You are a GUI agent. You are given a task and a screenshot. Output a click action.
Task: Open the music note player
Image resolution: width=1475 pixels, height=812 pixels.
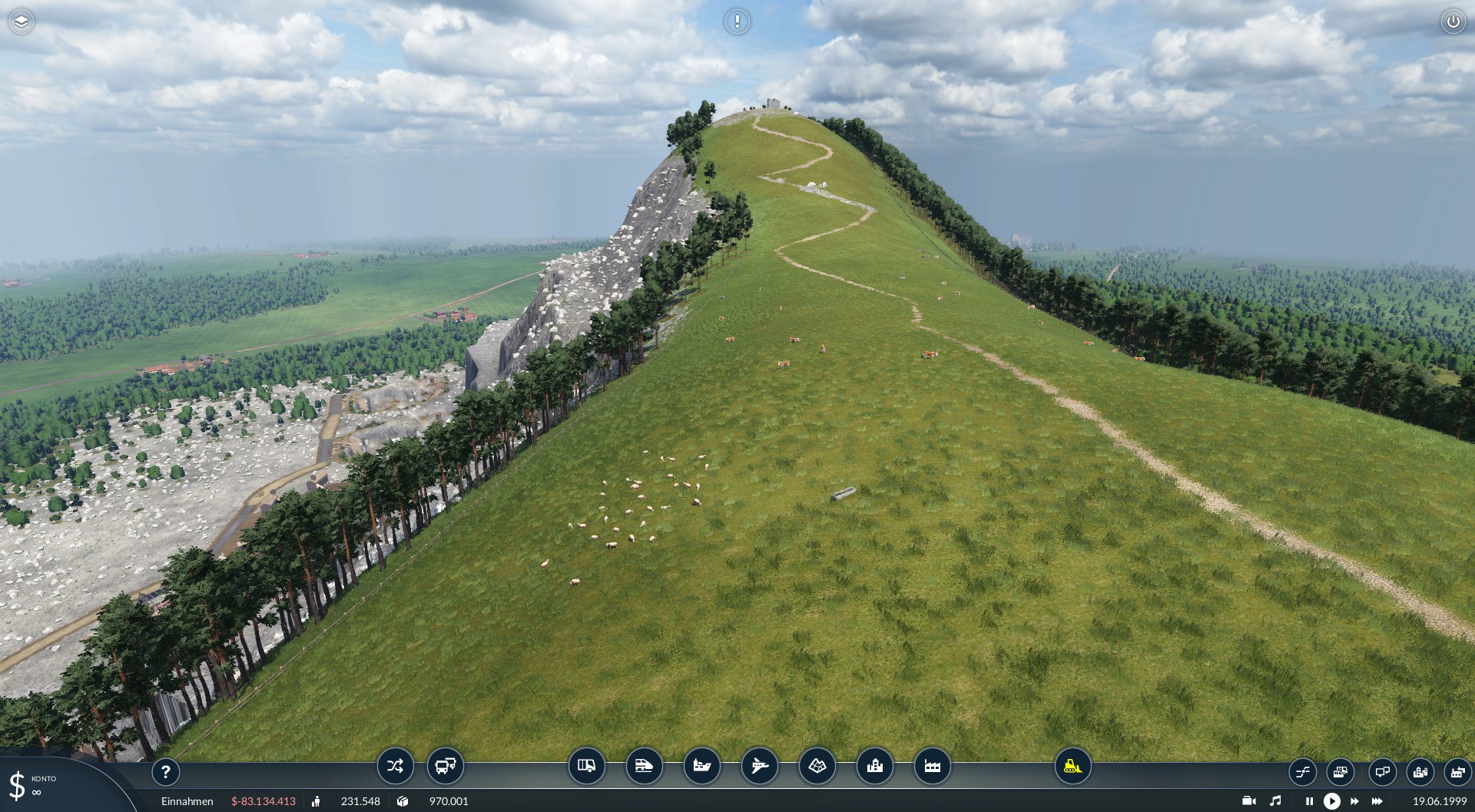[x=1275, y=801]
